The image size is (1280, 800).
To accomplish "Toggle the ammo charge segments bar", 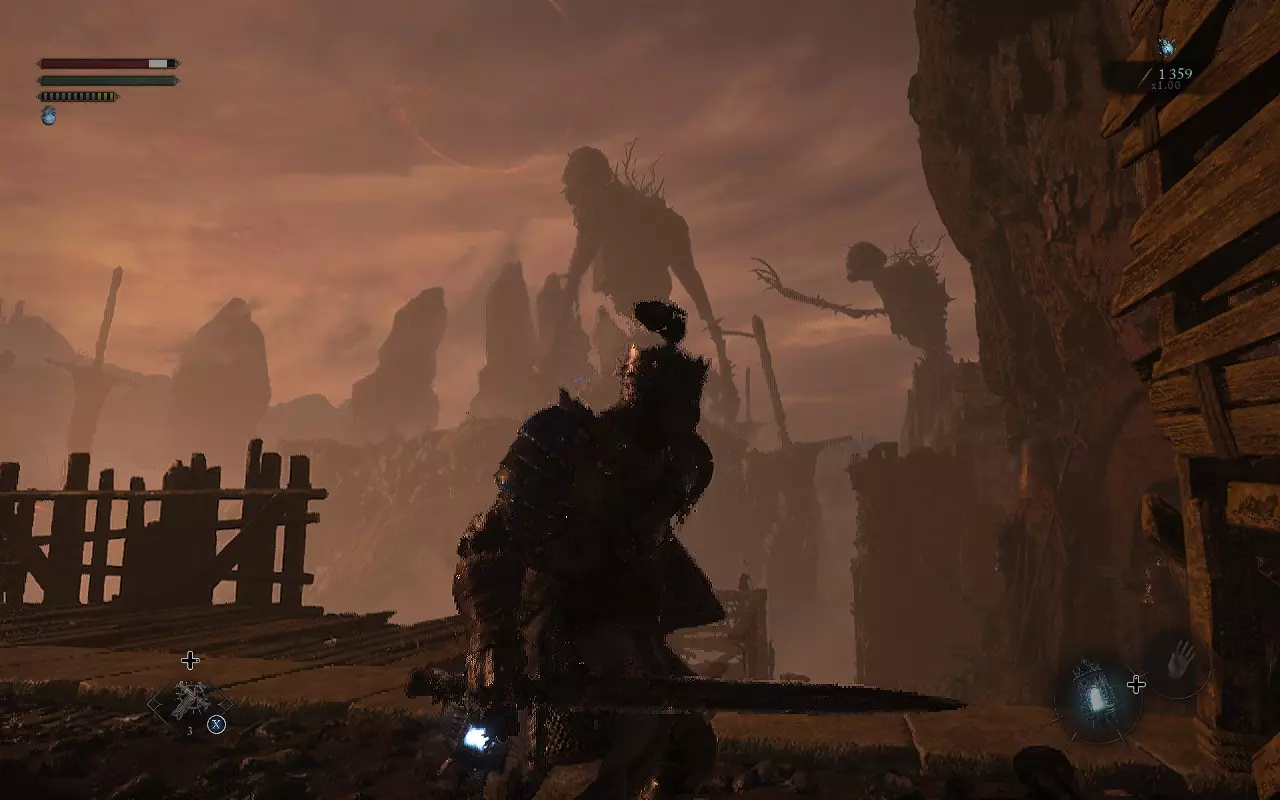I will coord(76,96).
